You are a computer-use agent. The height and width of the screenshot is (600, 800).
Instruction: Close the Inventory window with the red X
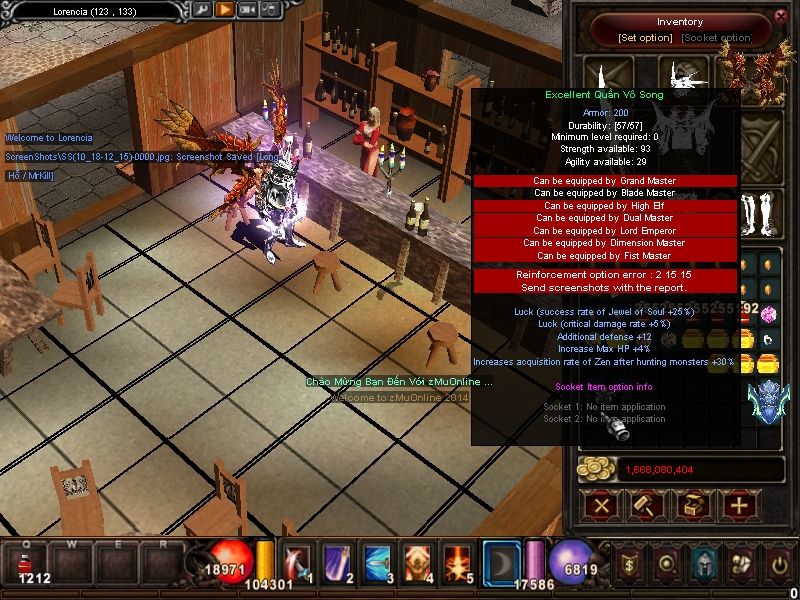pos(780,16)
